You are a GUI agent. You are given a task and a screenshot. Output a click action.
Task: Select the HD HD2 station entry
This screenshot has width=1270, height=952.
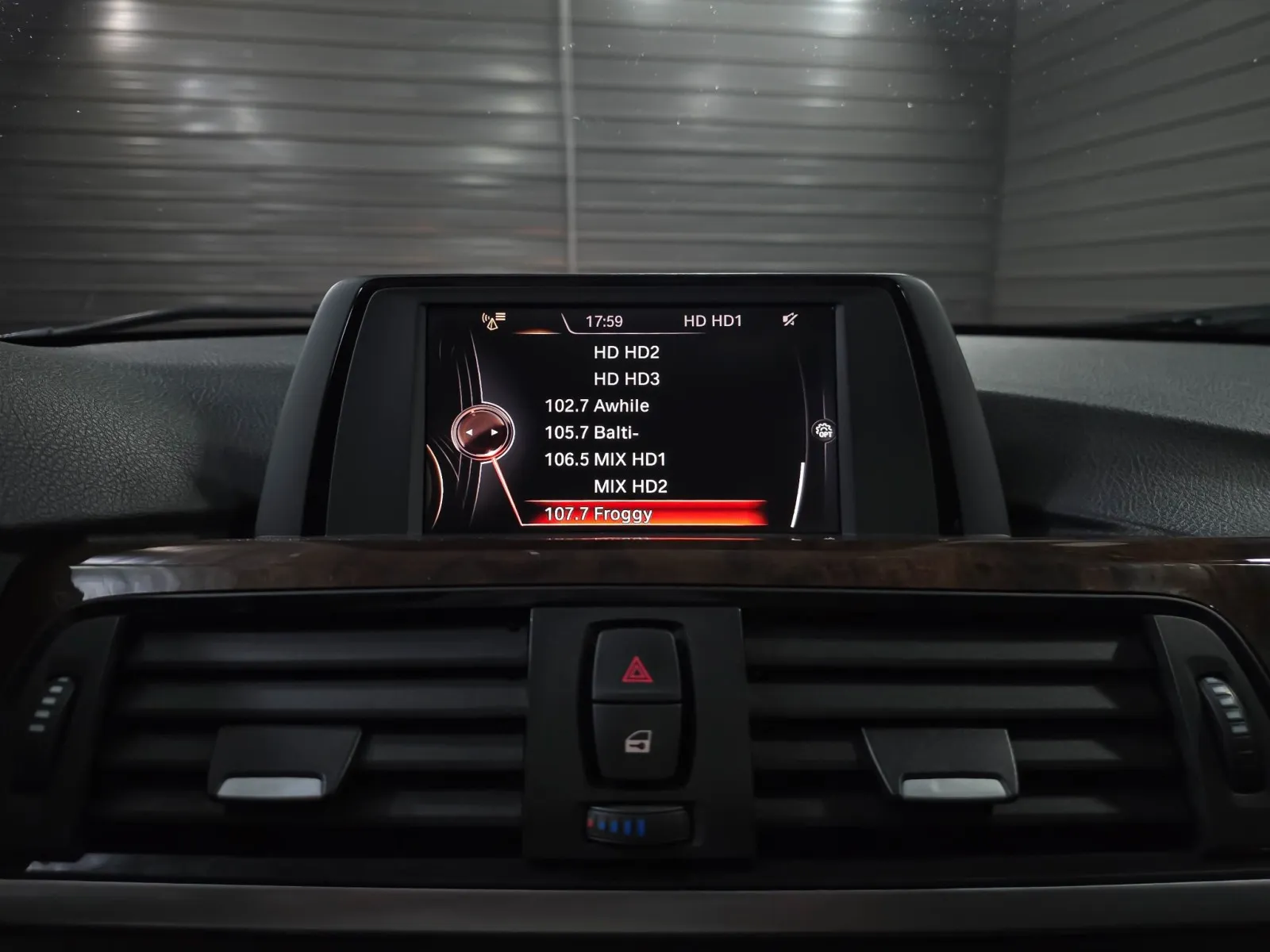pyautogui.click(x=626, y=352)
